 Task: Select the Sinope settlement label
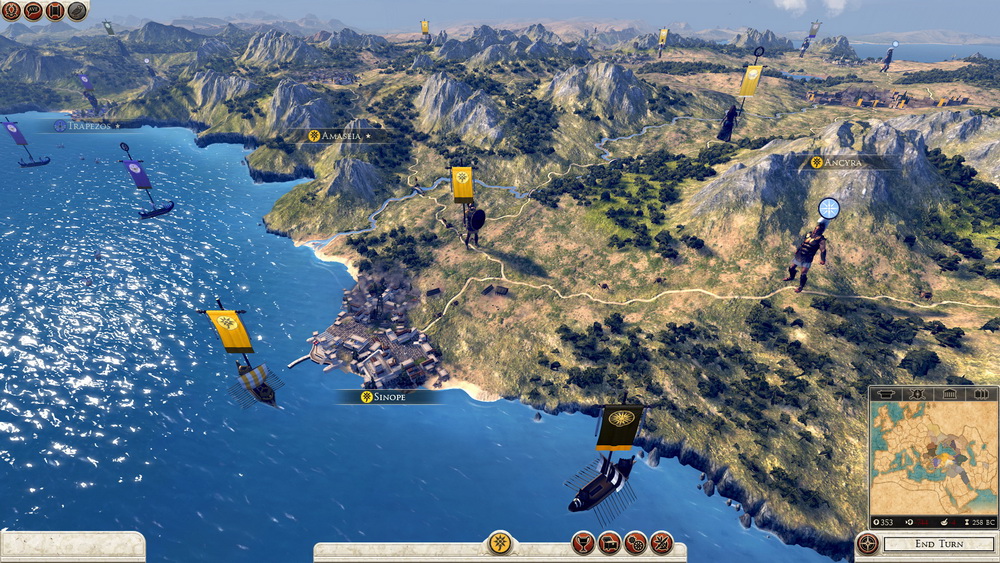pyautogui.click(x=389, y=397)
